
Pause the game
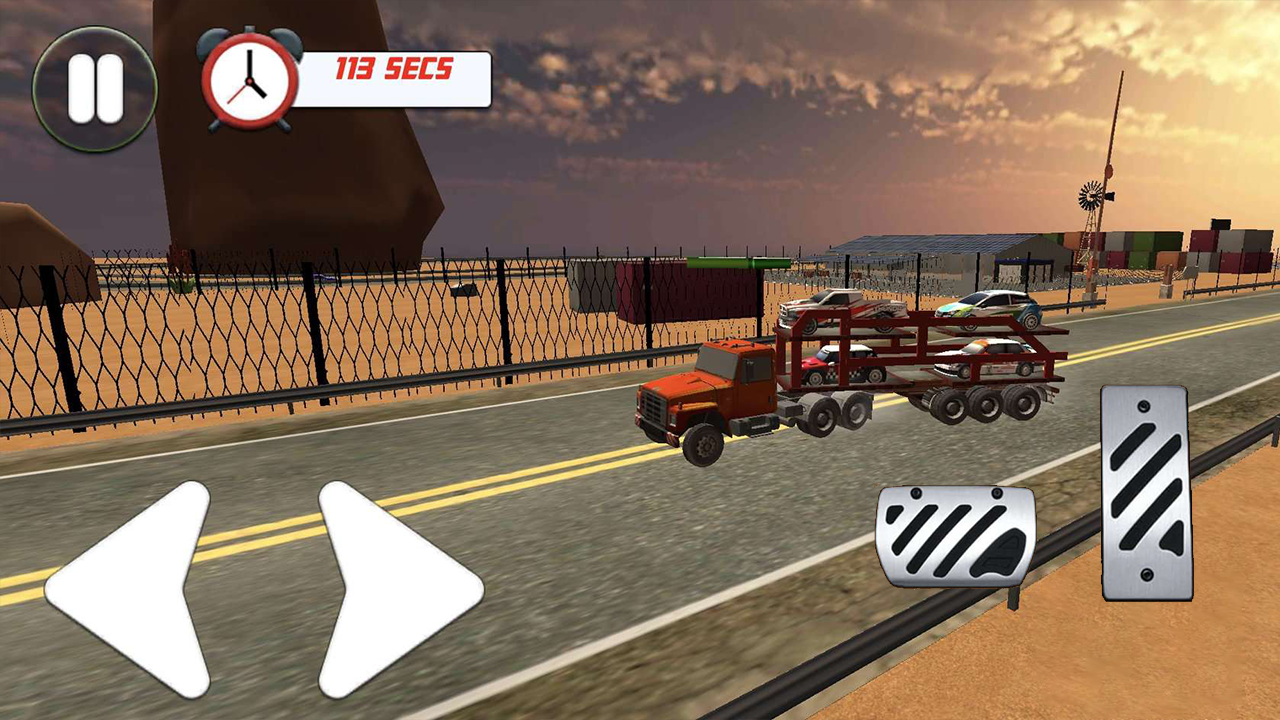95,85
